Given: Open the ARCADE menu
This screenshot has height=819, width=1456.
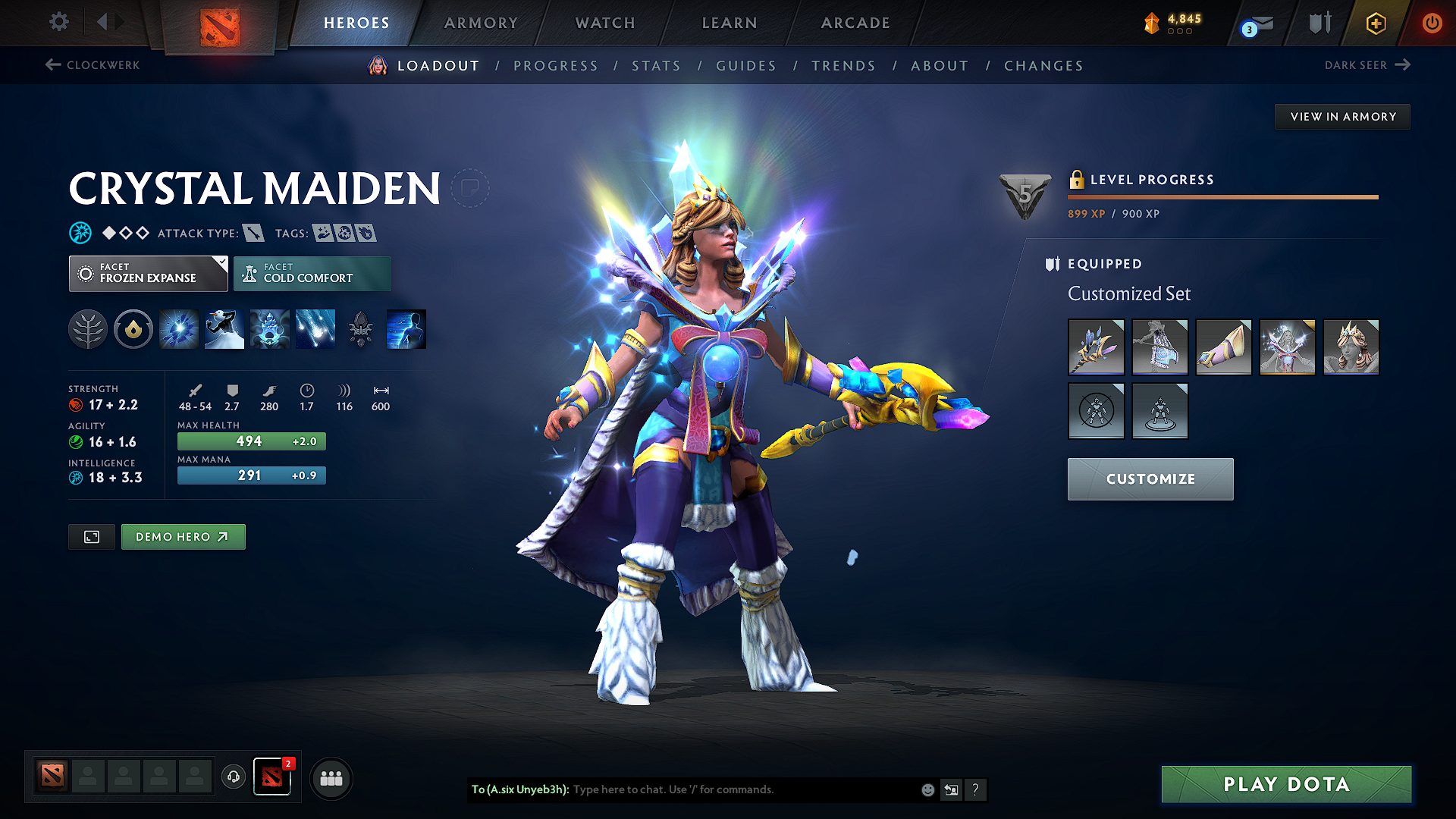Looking at the screenshot, I should tap(855, 23).
